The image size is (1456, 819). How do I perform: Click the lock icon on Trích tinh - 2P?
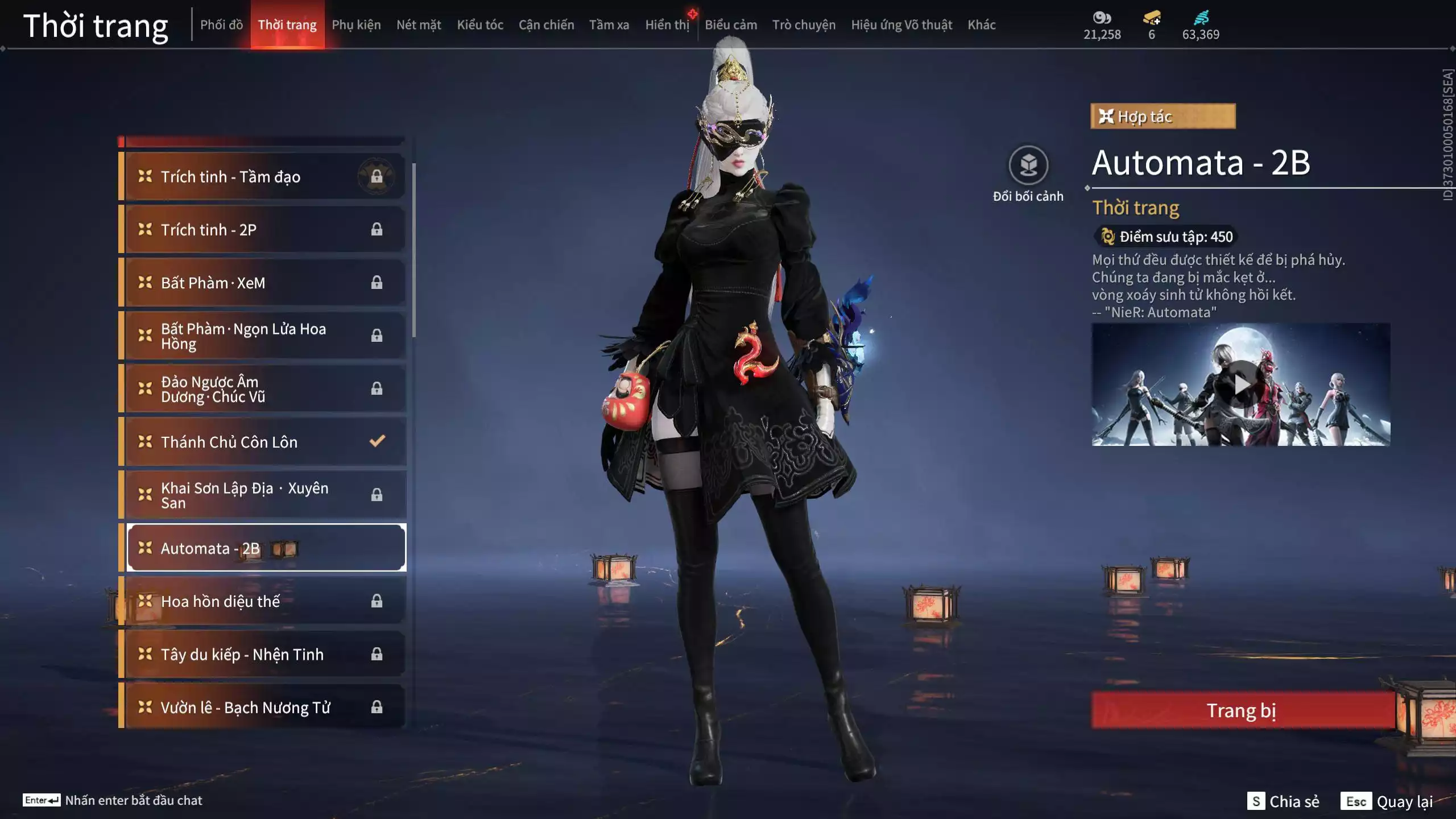pyautogui.click(x=377, y=230)
